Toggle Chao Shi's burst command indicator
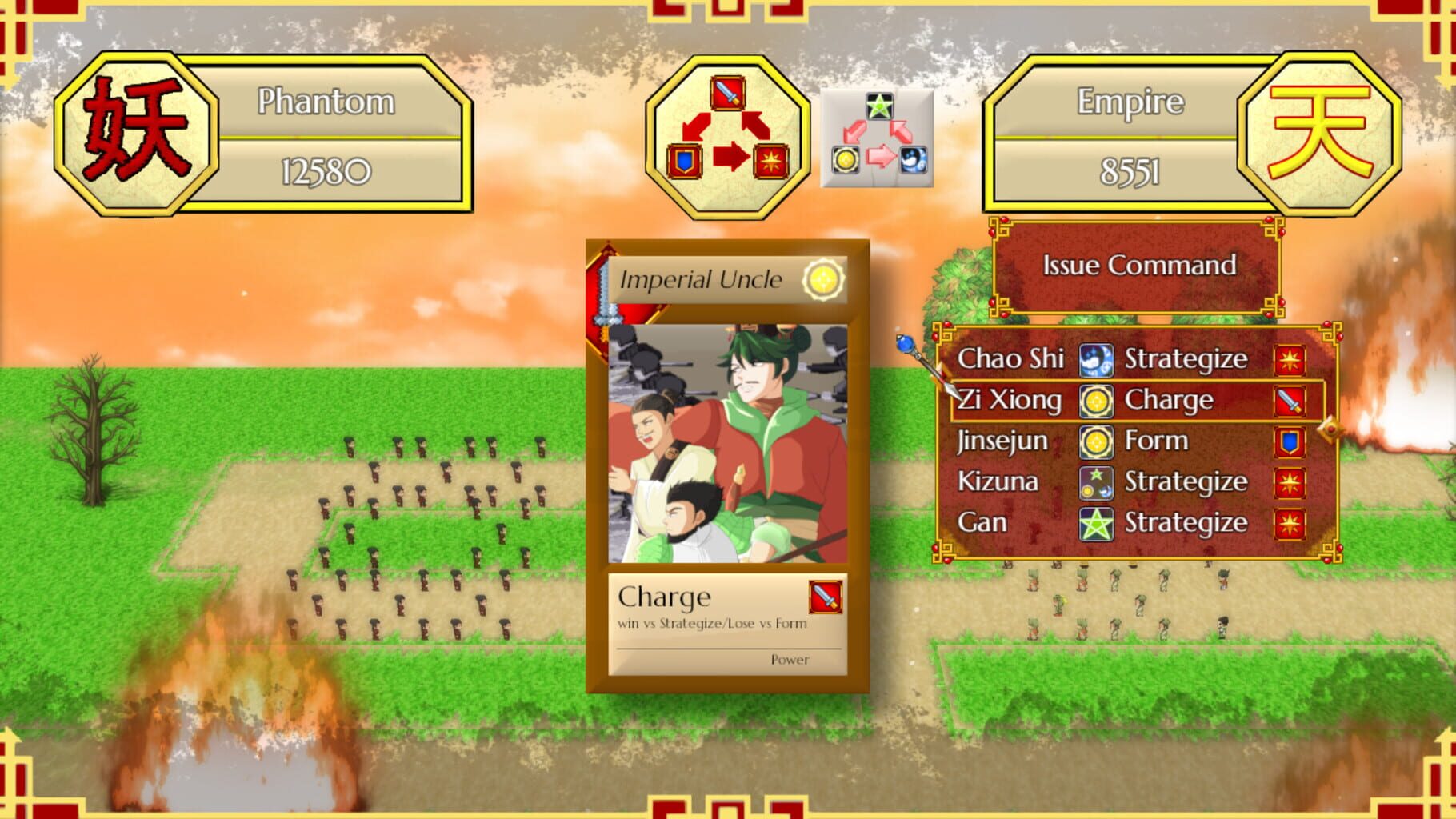 [1290, 359]
